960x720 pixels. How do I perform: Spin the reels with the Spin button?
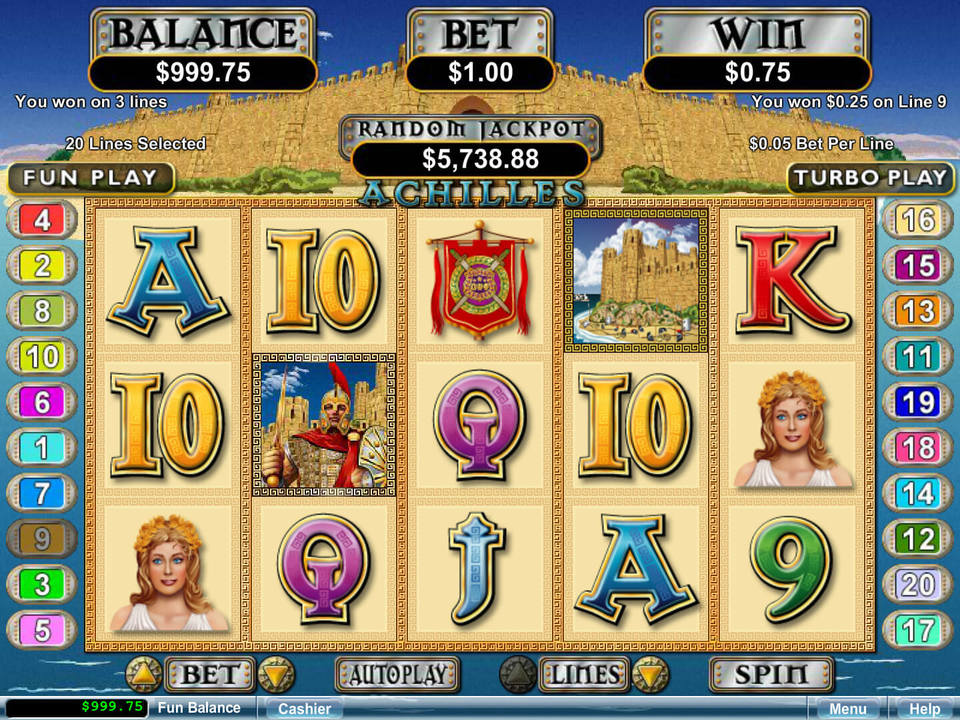[771, 675]
